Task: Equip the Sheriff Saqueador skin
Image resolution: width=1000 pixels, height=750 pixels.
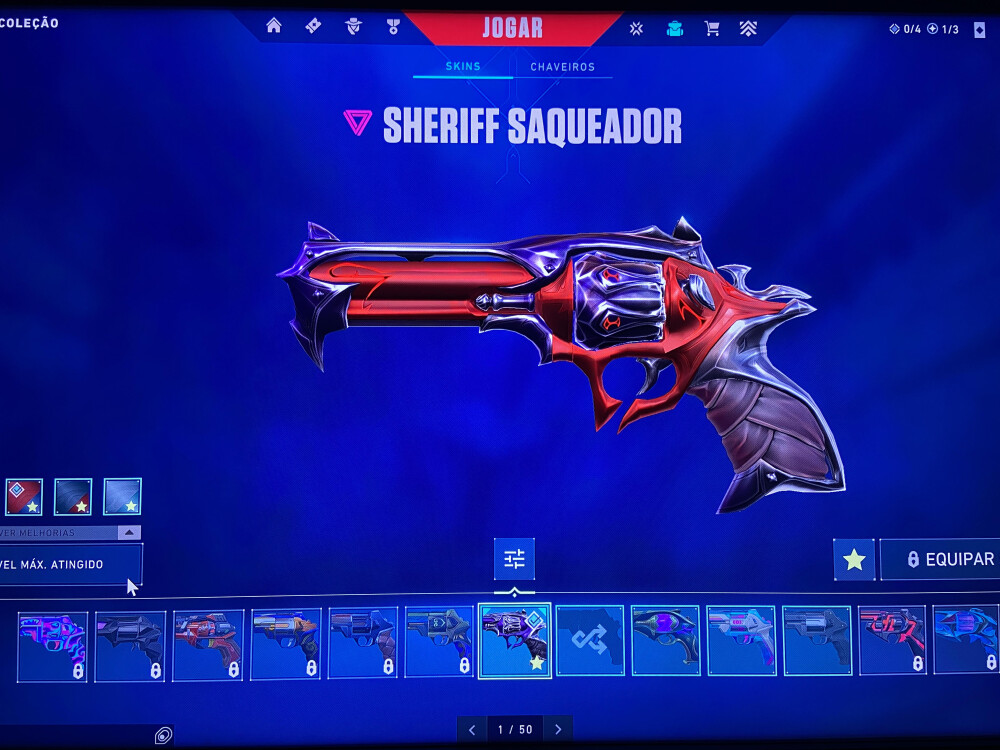Action: 940,560
